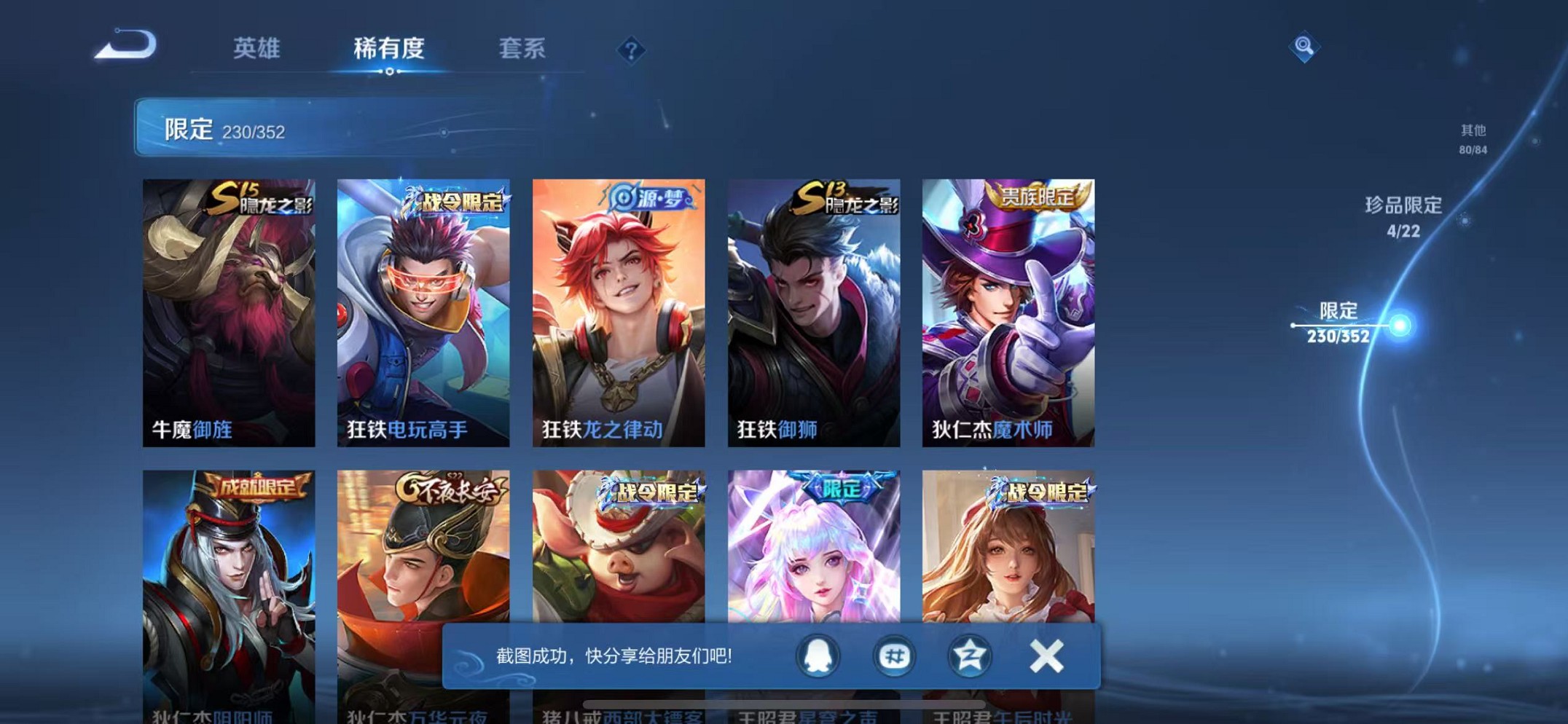Switch to the 套系 tab
Image resolution: width=1568 pixels, height=724 pixels.
[521, 50]
